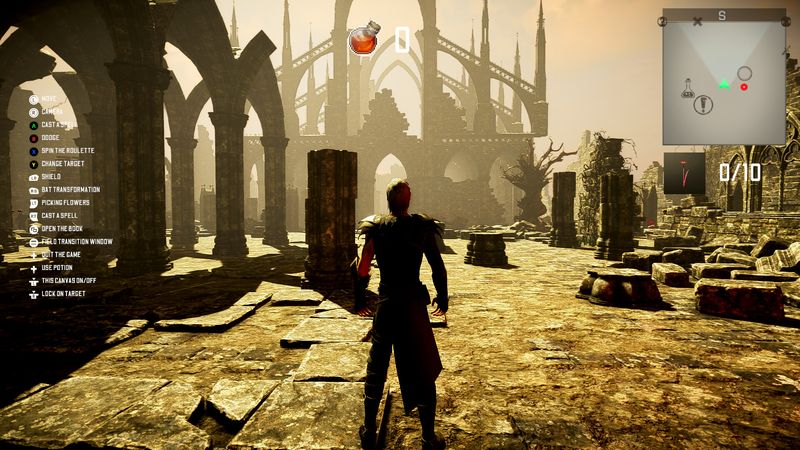
Task: Click the red health potion icon
Action: pyautogui.click(x=364, y=40)
